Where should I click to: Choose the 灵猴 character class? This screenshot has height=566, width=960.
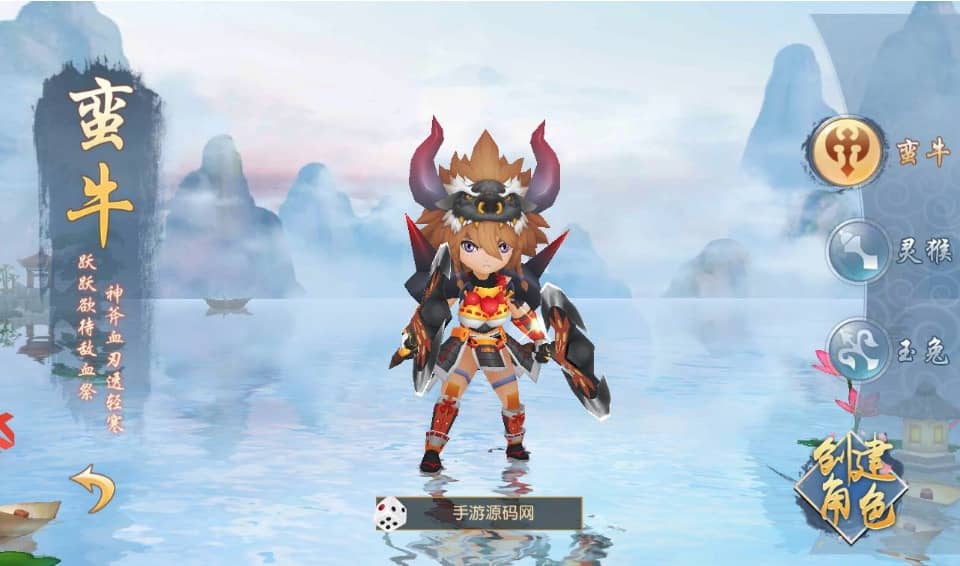tap(858, 251)
